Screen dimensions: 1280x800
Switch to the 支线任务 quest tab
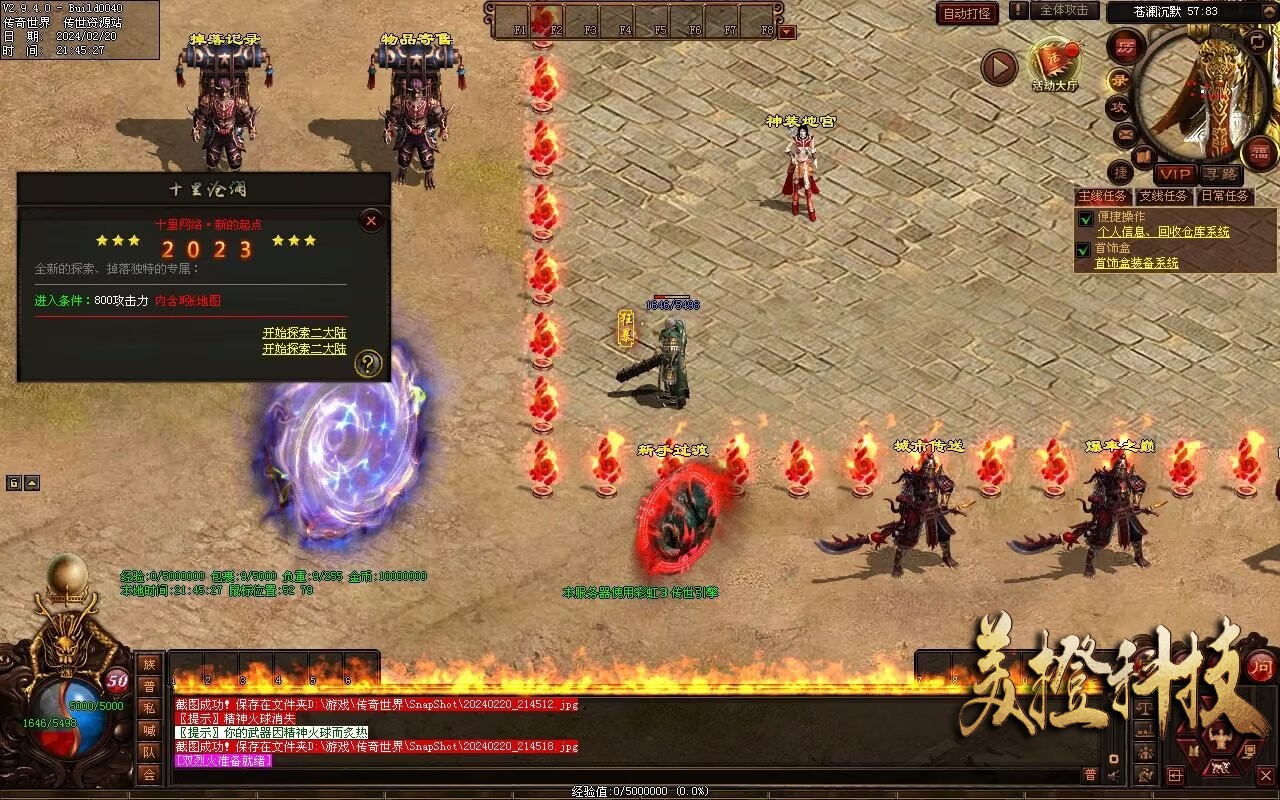click(1164, 196)
